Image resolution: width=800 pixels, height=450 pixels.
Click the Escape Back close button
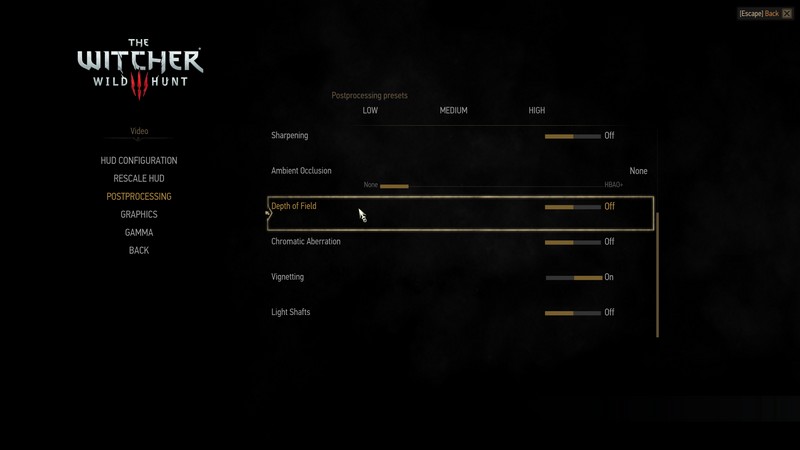pos(787,14)
